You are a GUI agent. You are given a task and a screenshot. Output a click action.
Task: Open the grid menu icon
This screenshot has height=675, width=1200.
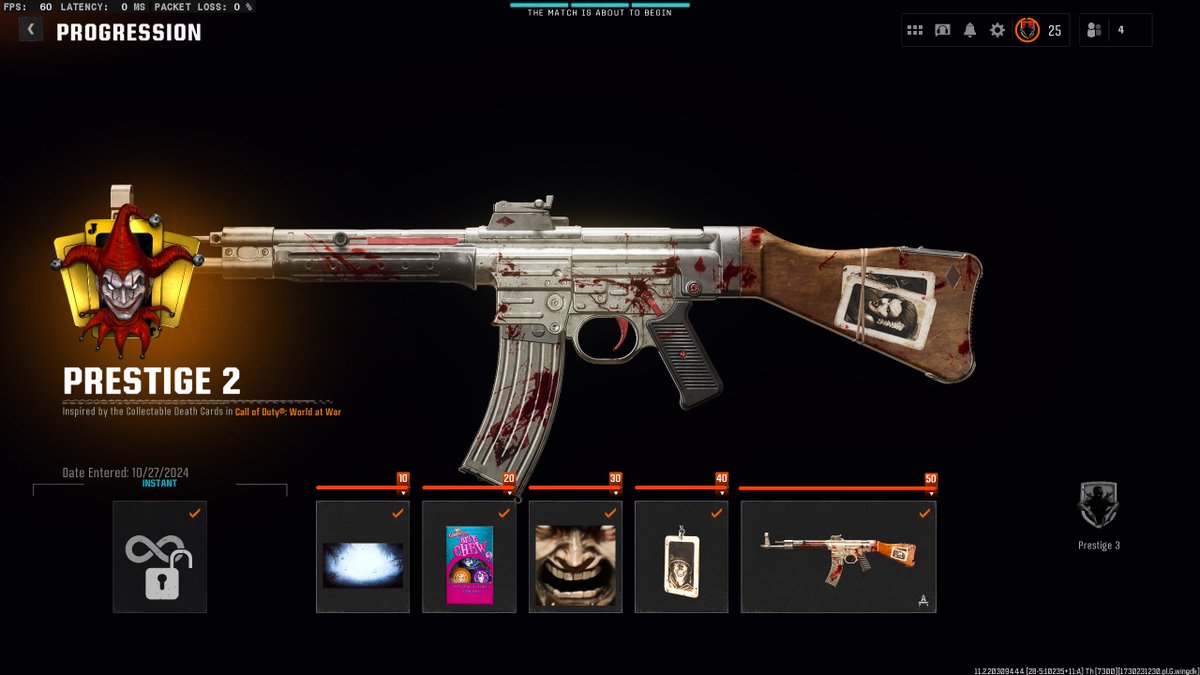click(914, 30)
